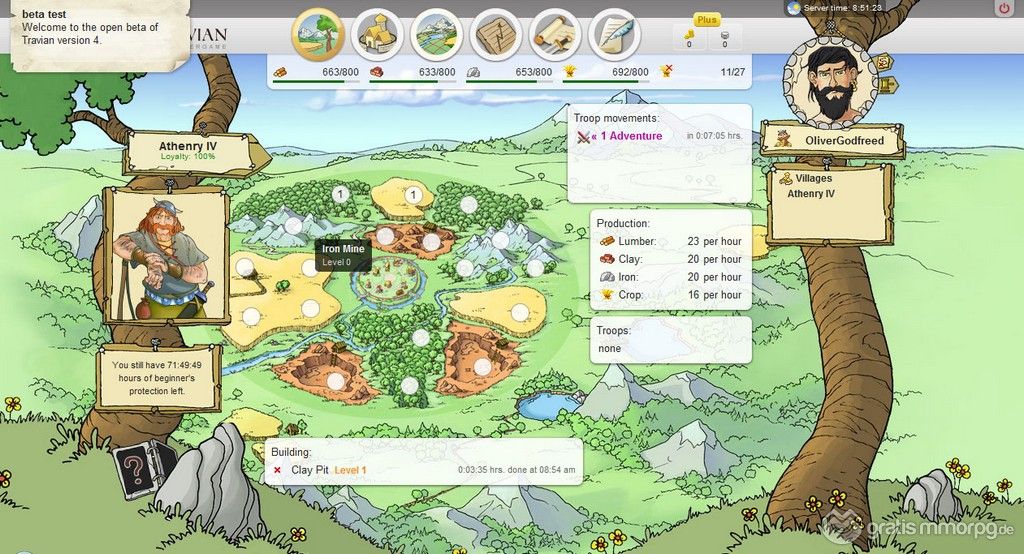Open the messages quill icon
Image resolution: width=1024 pixels, height=554 pixels.
click(615, 34)
